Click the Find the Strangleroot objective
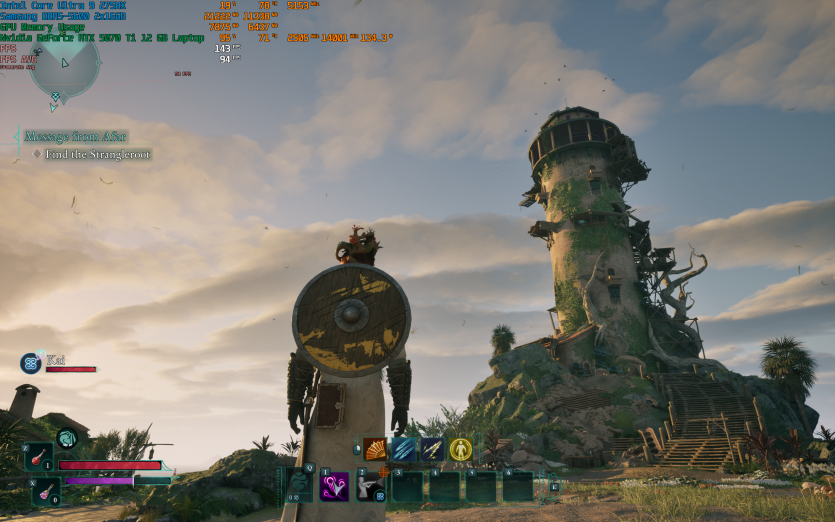Viewport: 835px width, 522px height. coord(97,155)
